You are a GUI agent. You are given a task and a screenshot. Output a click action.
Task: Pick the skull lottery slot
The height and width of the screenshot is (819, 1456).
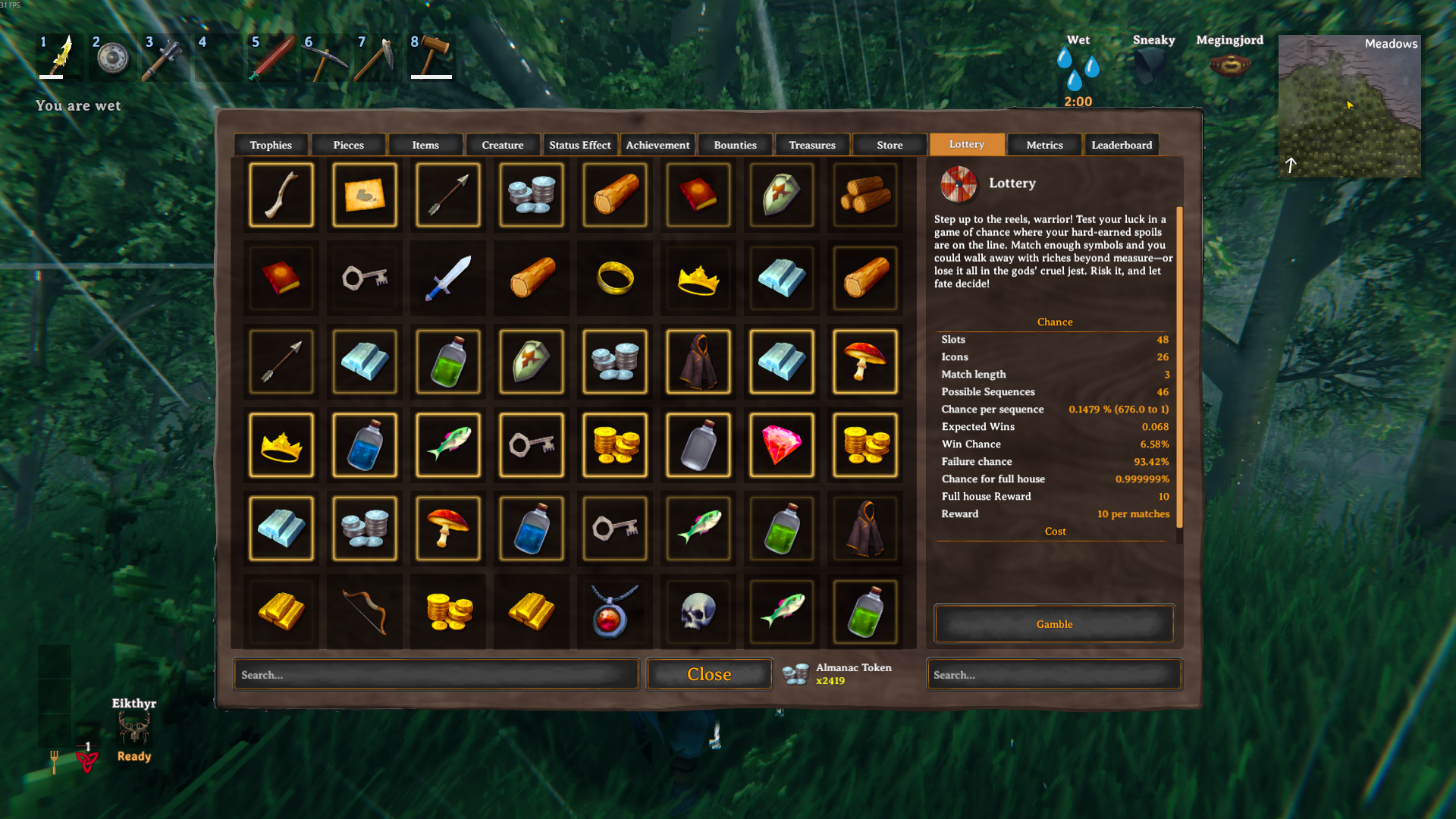(698, 612)
